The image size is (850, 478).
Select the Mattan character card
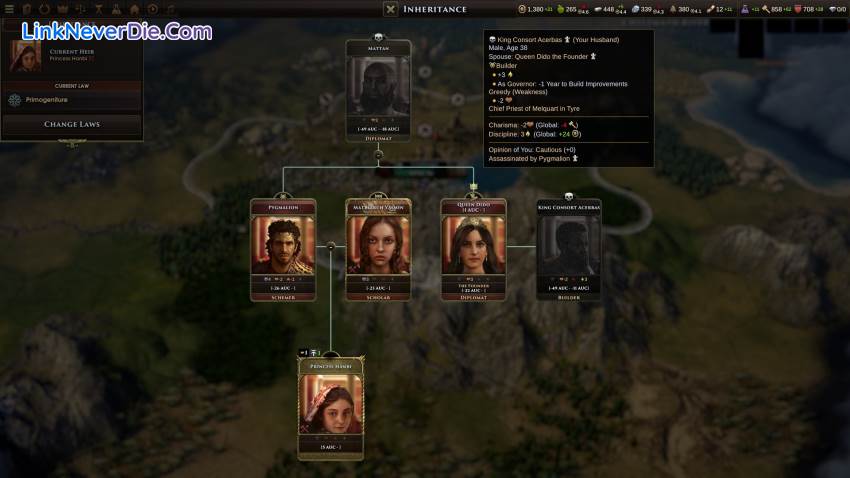click(378, 90)
